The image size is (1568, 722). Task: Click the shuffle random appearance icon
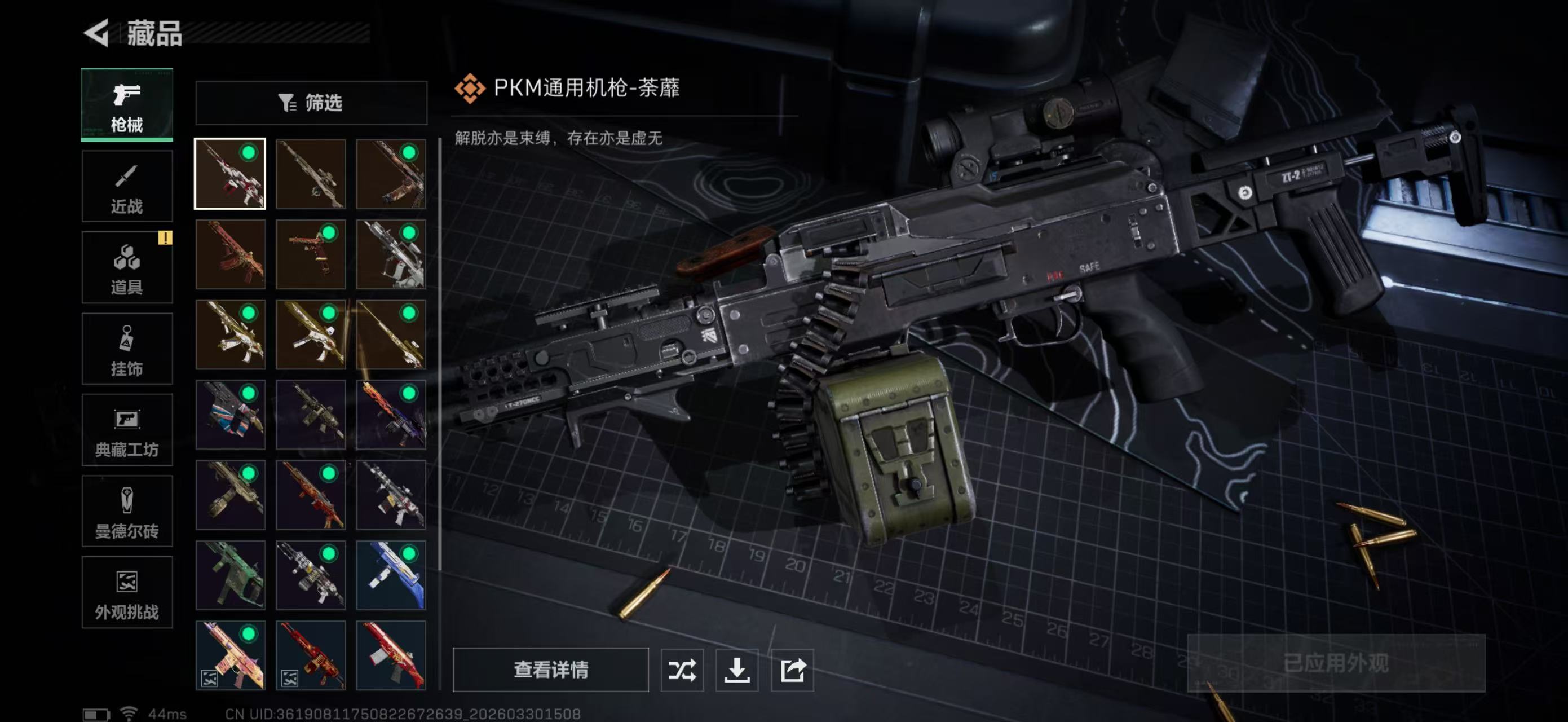682,670
